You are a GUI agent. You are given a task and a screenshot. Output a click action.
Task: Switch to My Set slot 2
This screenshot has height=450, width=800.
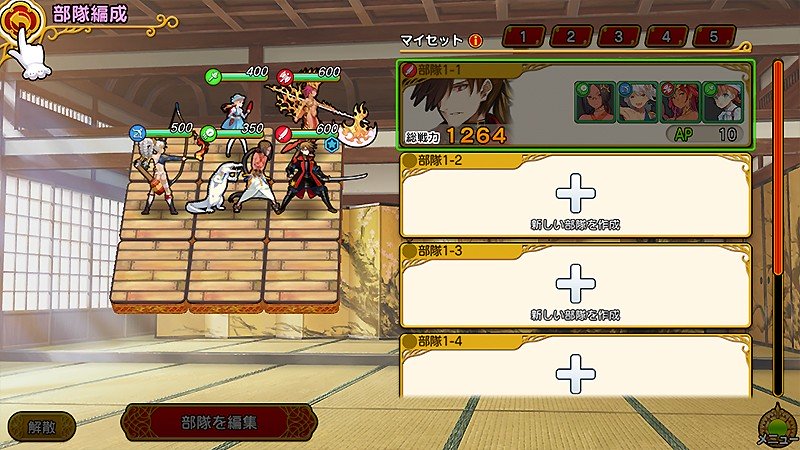pyautogui.click(x=570, y=37)
